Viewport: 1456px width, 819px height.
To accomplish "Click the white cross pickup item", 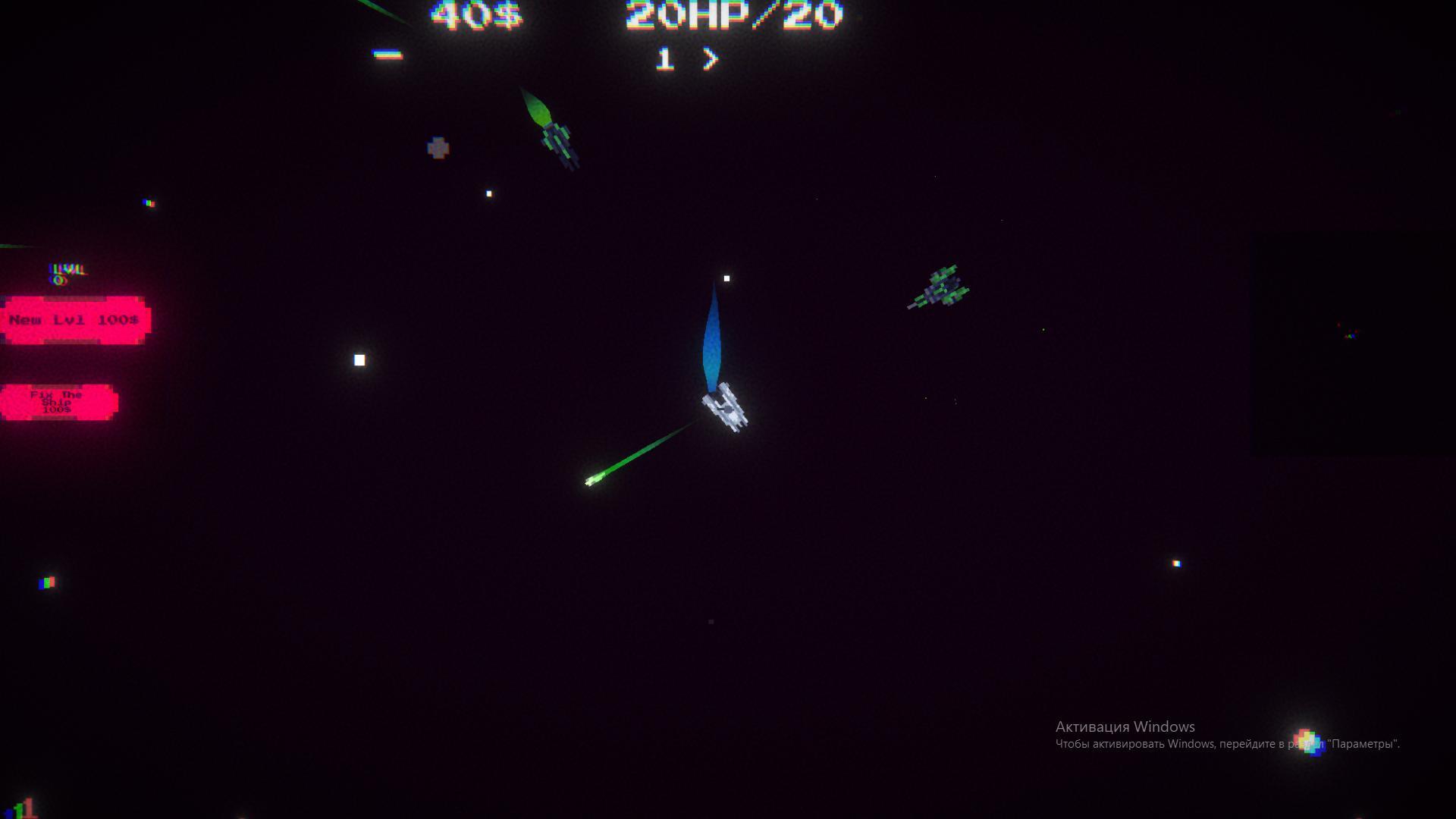I will 438,145.
